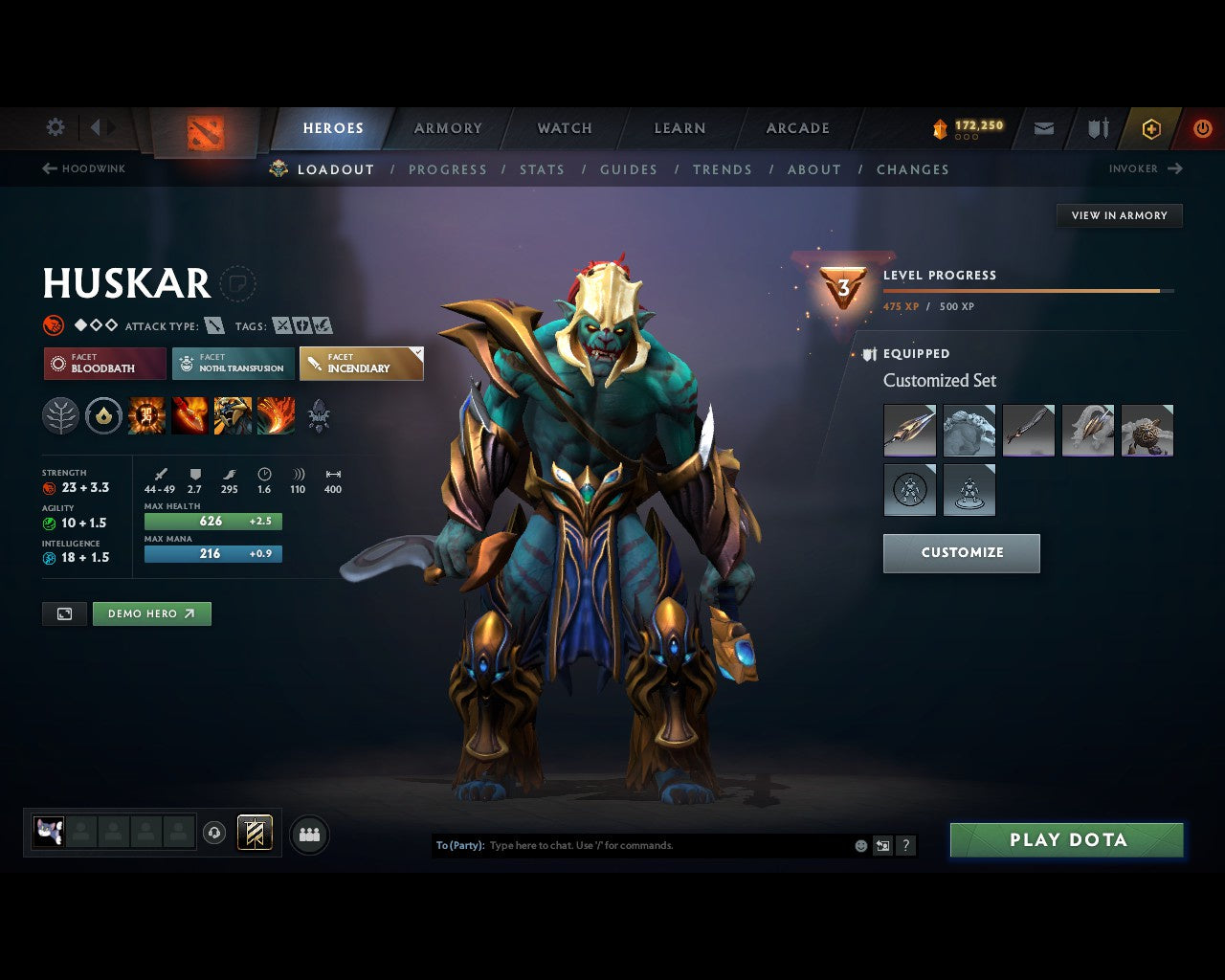Switch to the STATS tab
This screenshot has height=980, width=1225.
(543, 169)
